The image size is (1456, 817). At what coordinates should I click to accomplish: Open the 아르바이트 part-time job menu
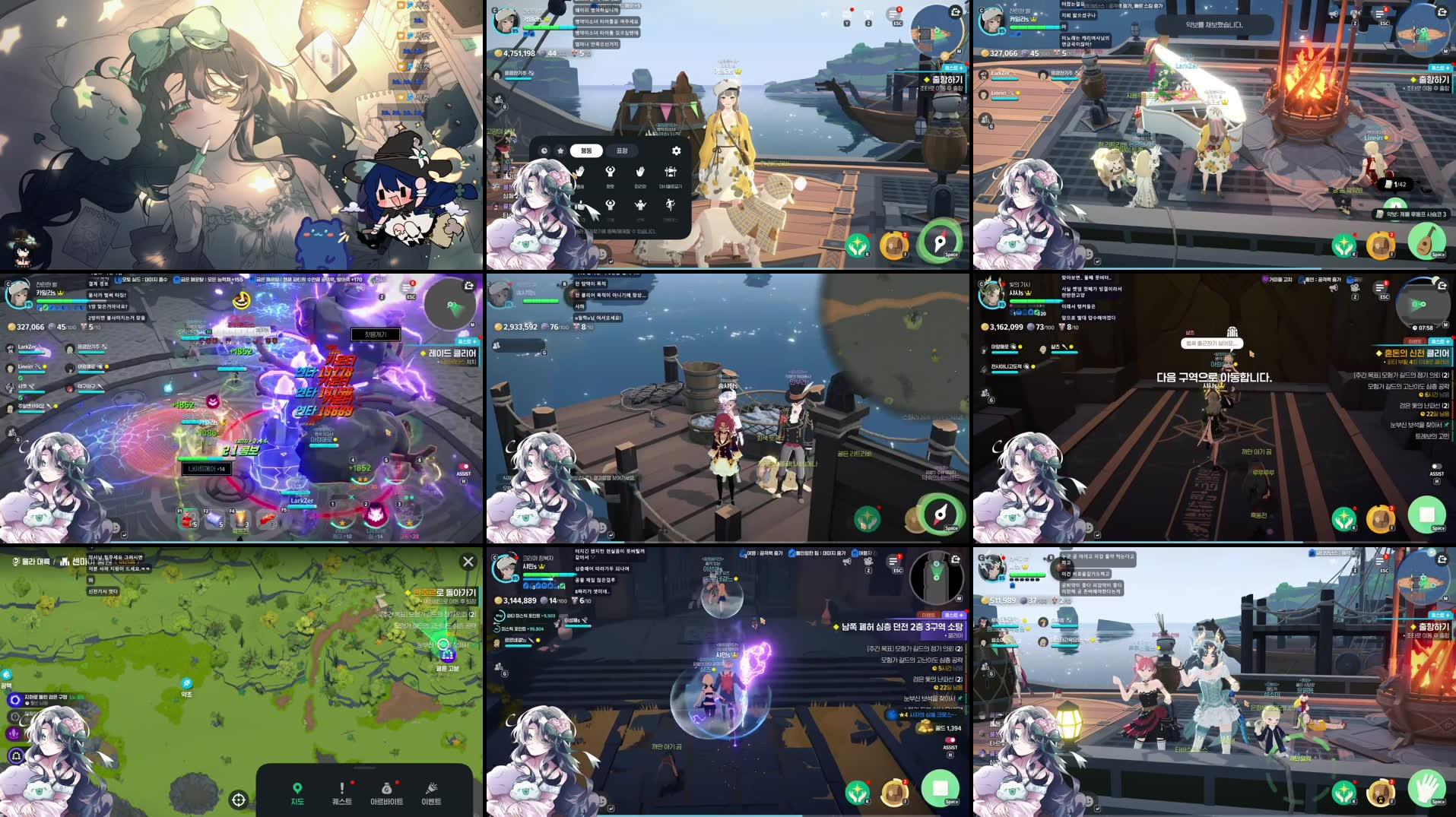(x=386, y=794)
